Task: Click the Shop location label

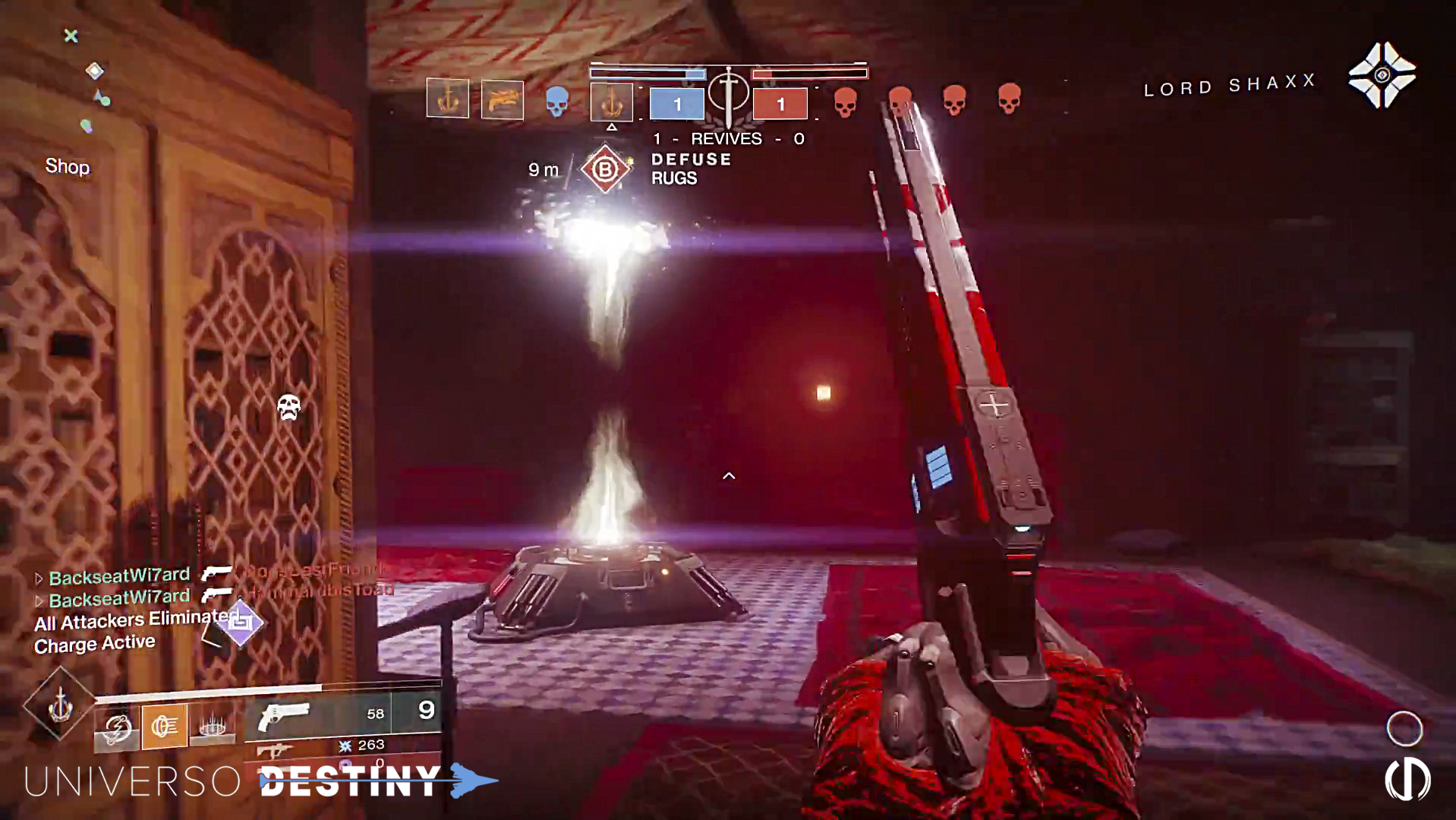Action: coord(67,166)
